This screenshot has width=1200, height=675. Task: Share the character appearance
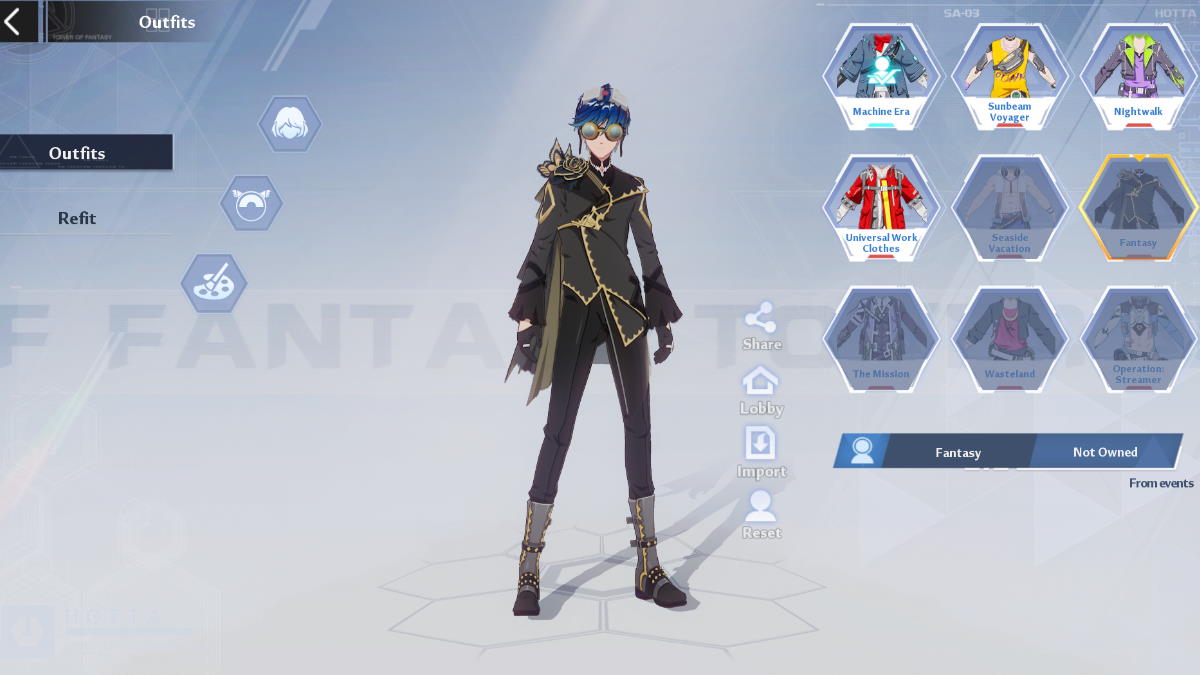point(761,326)
